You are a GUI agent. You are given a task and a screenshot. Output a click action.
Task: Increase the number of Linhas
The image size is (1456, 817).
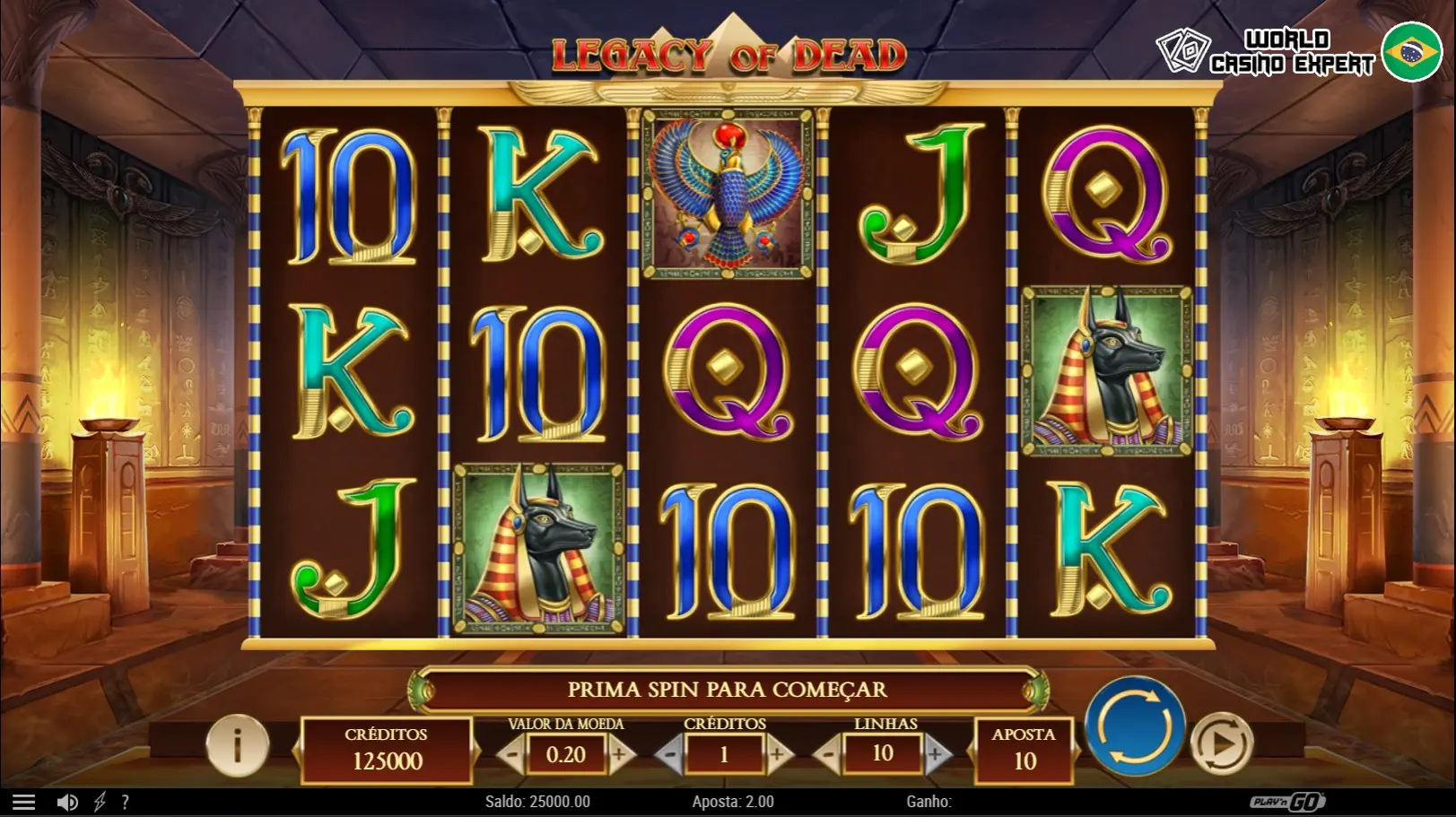pos(935,755)
